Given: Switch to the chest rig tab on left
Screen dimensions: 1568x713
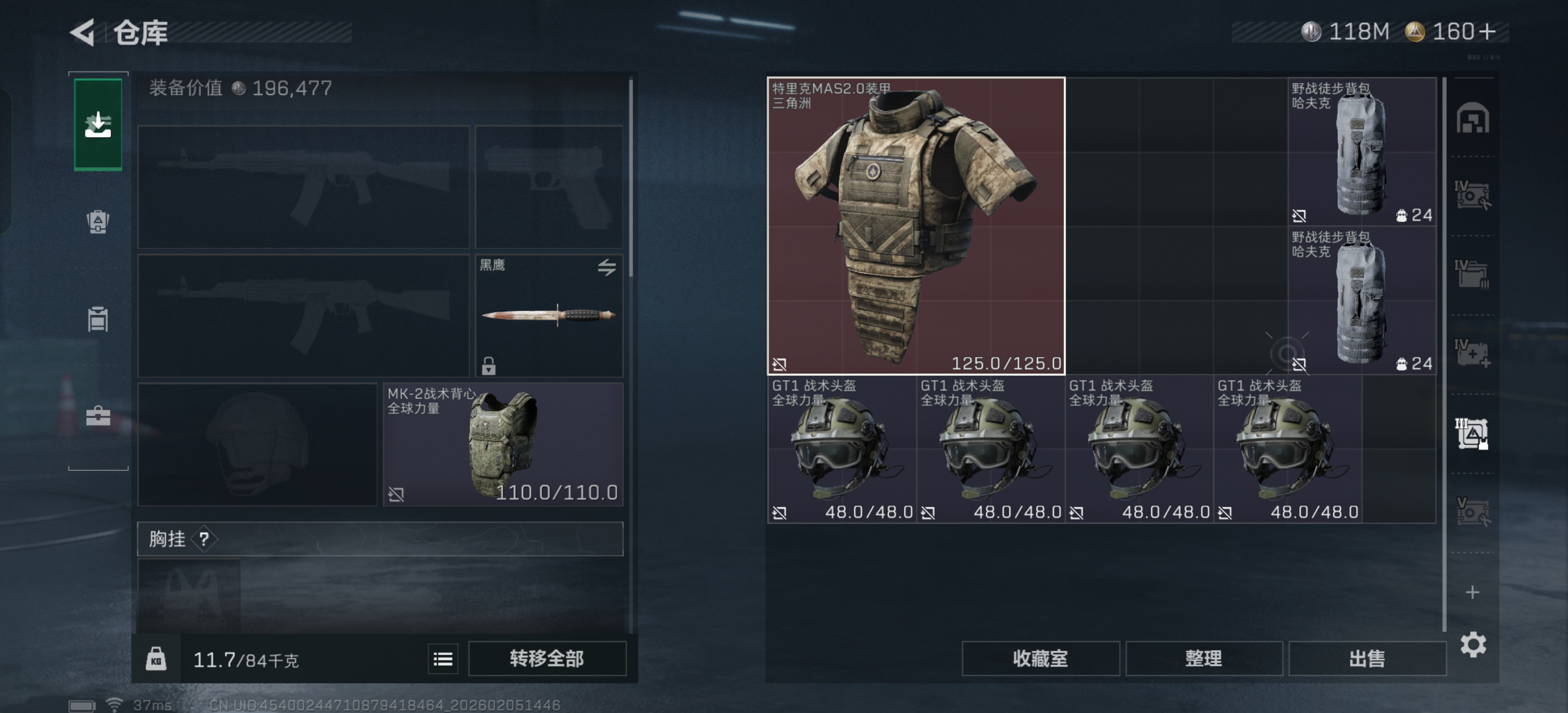Looking at the screenshot, I should click(98, 319).
